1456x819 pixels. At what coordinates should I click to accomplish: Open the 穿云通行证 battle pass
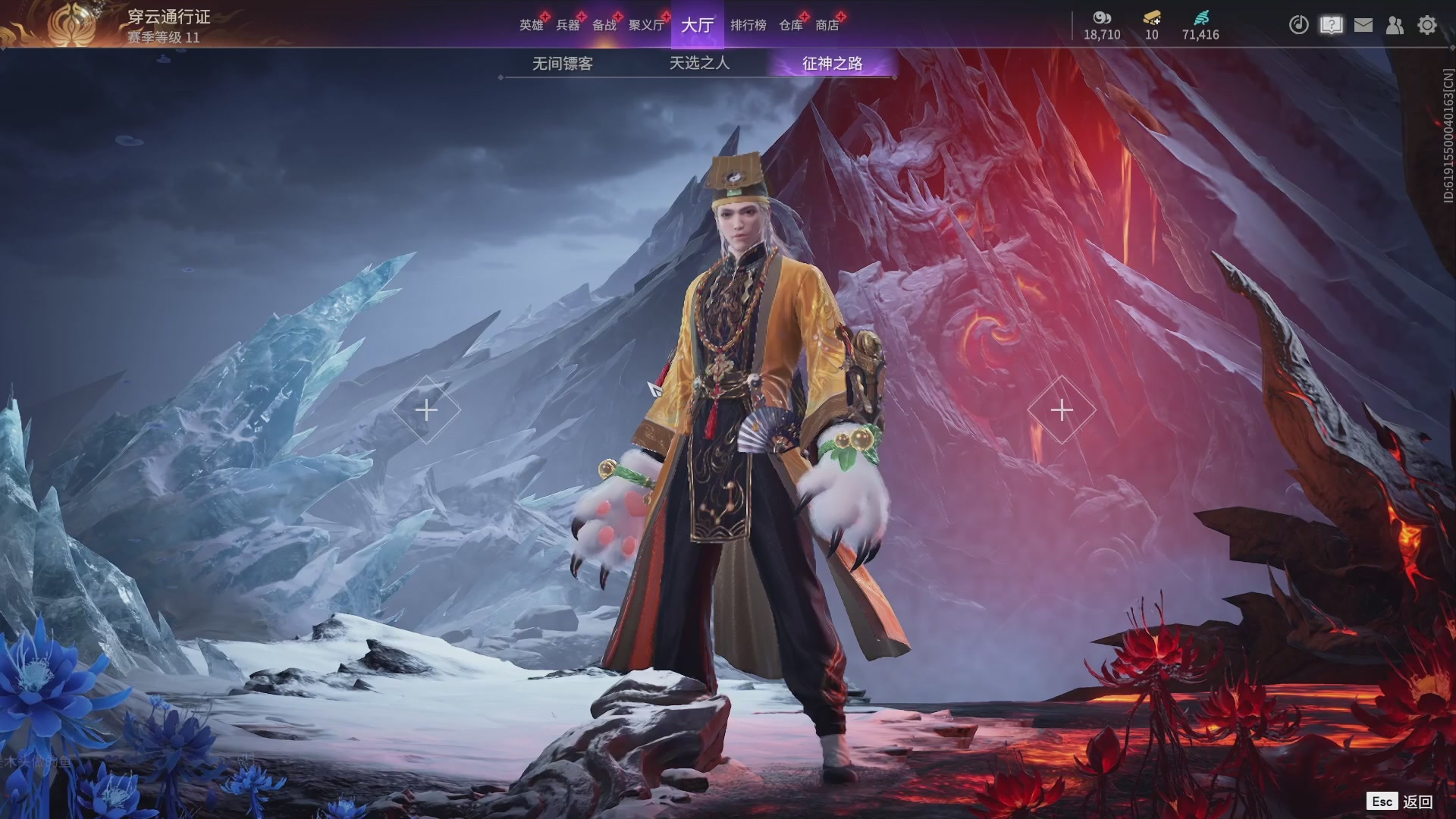click(x=168, y=17)
